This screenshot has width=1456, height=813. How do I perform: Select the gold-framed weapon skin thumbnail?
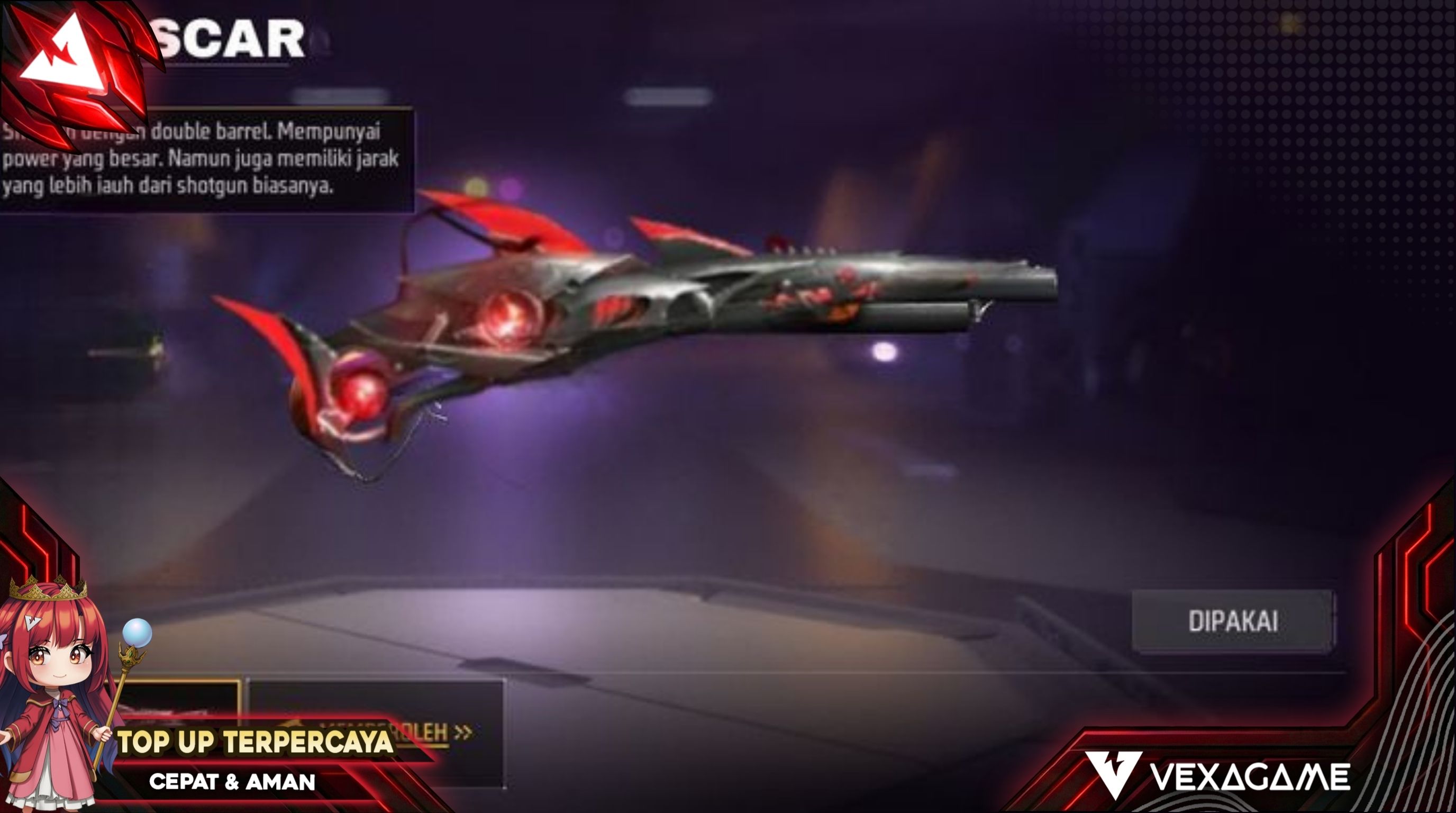[181, 704]
